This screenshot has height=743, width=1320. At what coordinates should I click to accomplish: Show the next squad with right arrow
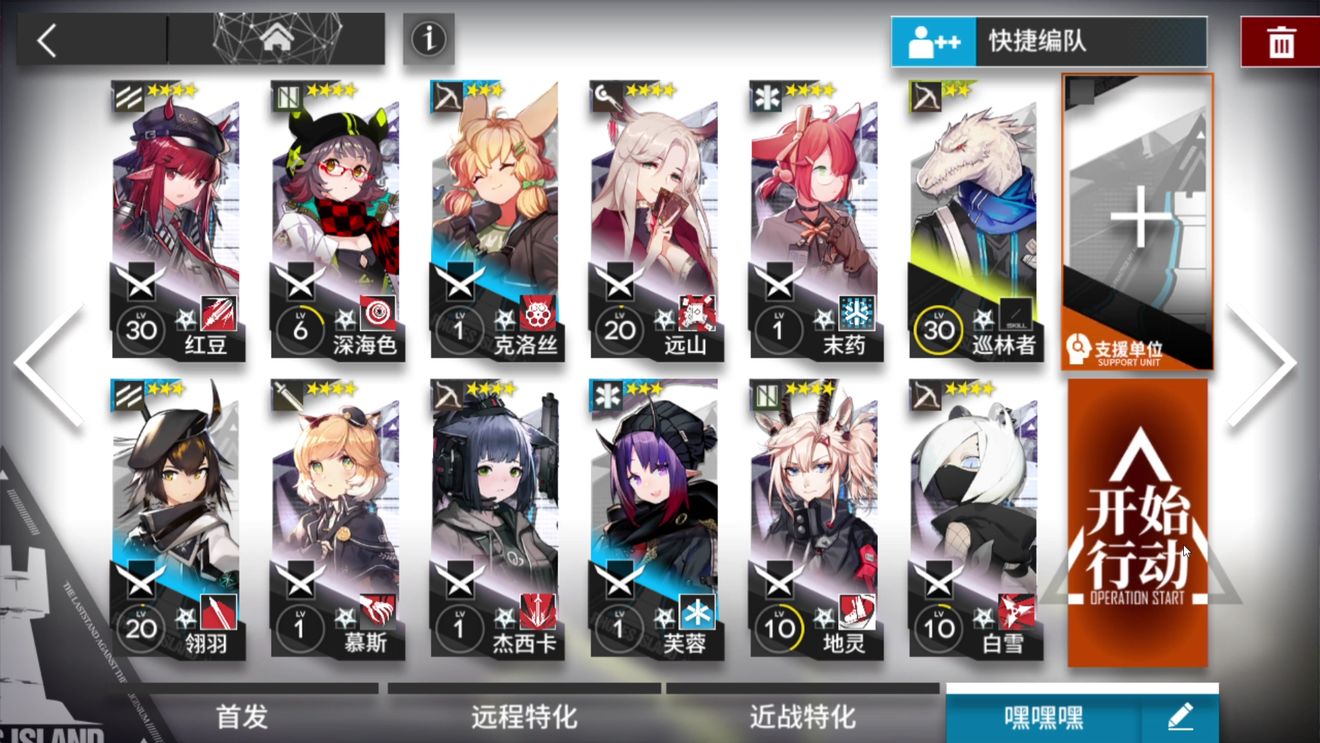pos(1261,365)
